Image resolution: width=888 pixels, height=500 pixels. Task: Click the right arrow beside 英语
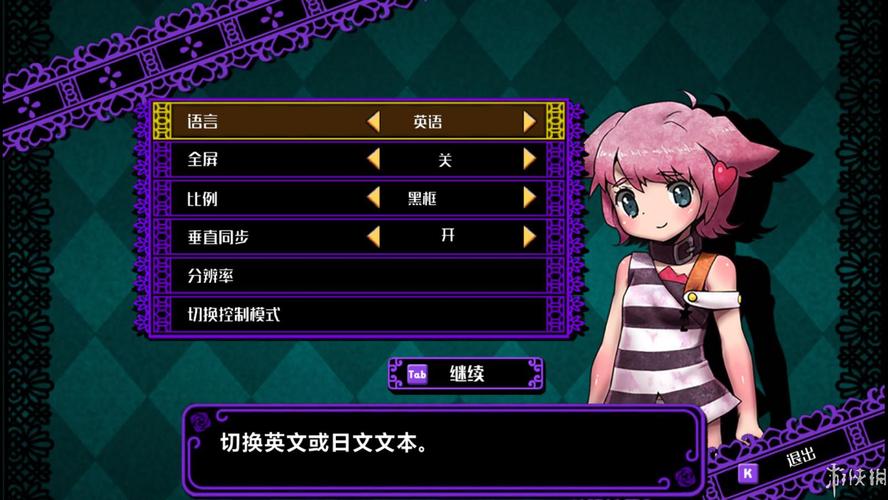530,122
